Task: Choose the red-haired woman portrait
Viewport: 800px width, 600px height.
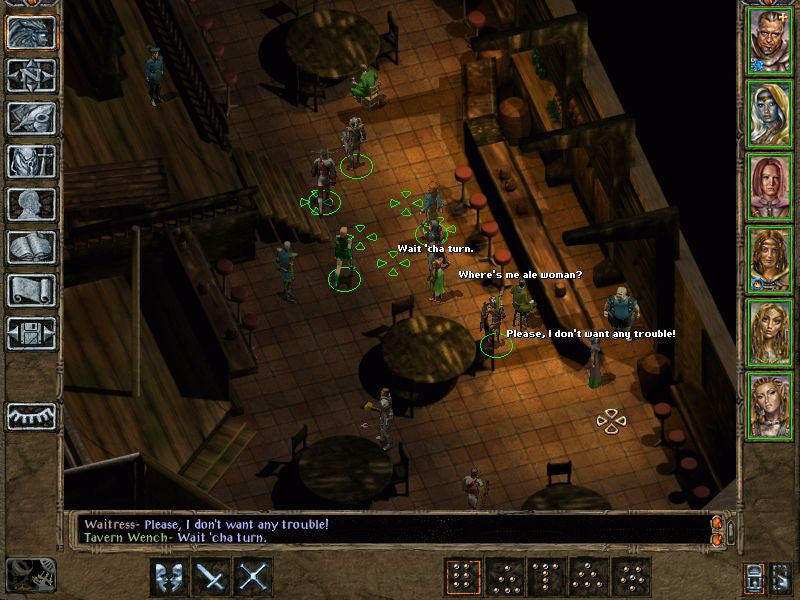Action: pos(769,186)
